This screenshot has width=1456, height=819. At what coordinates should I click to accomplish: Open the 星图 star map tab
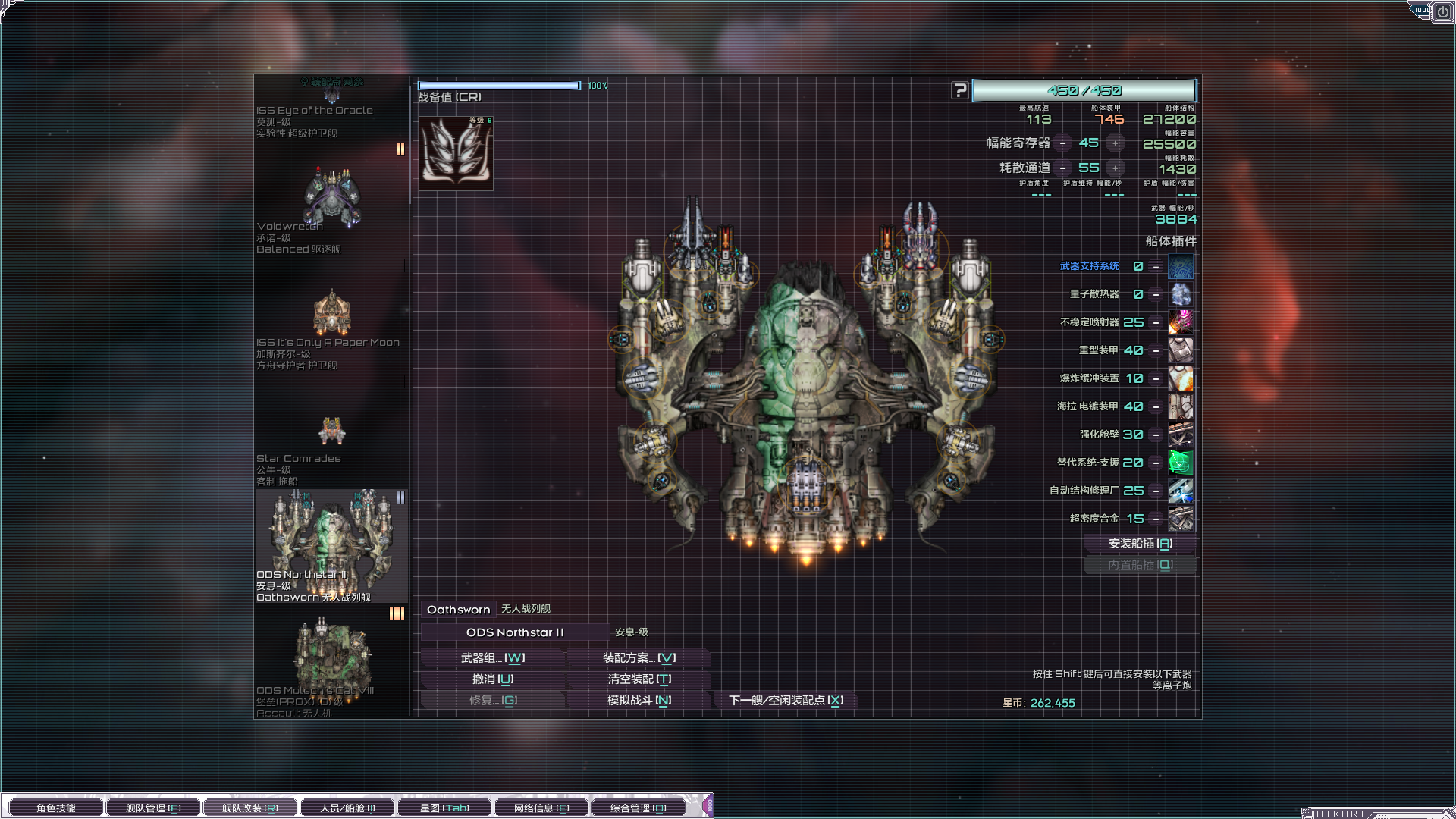tap(444, 808)
